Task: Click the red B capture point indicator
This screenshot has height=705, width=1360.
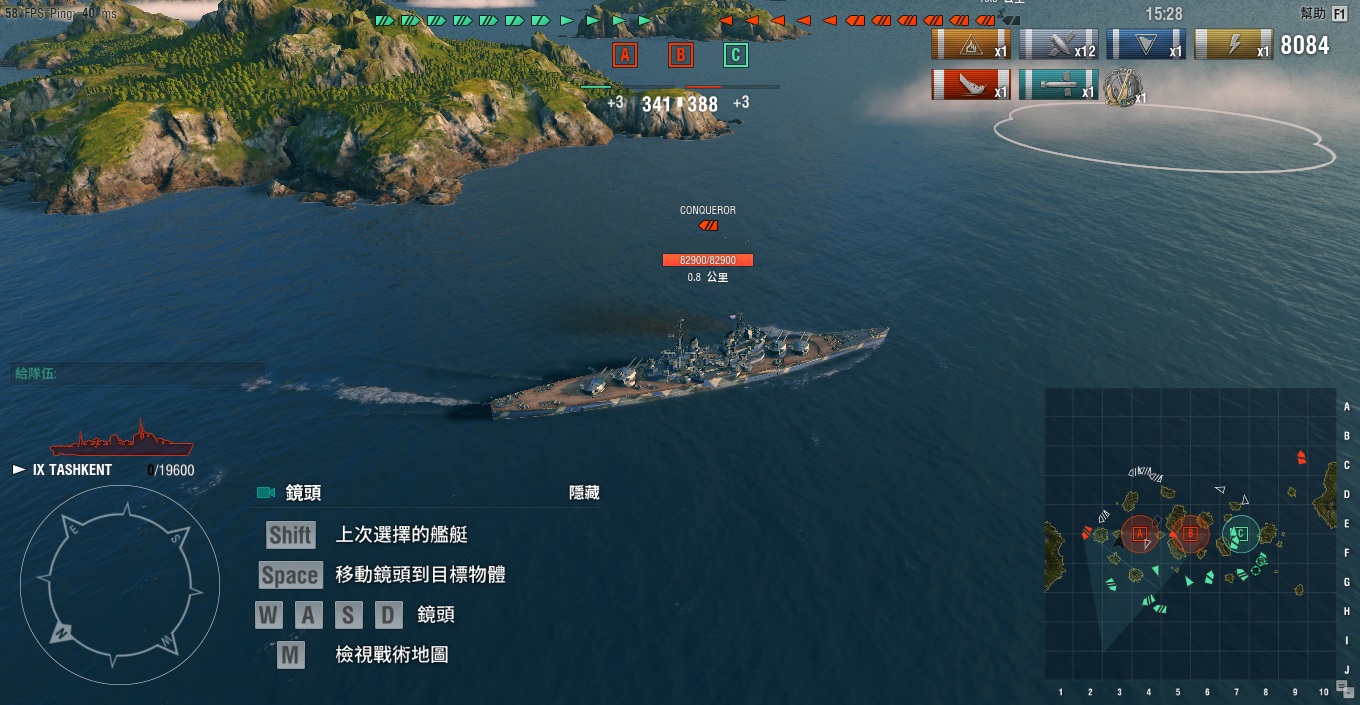Action: (681, 55)
